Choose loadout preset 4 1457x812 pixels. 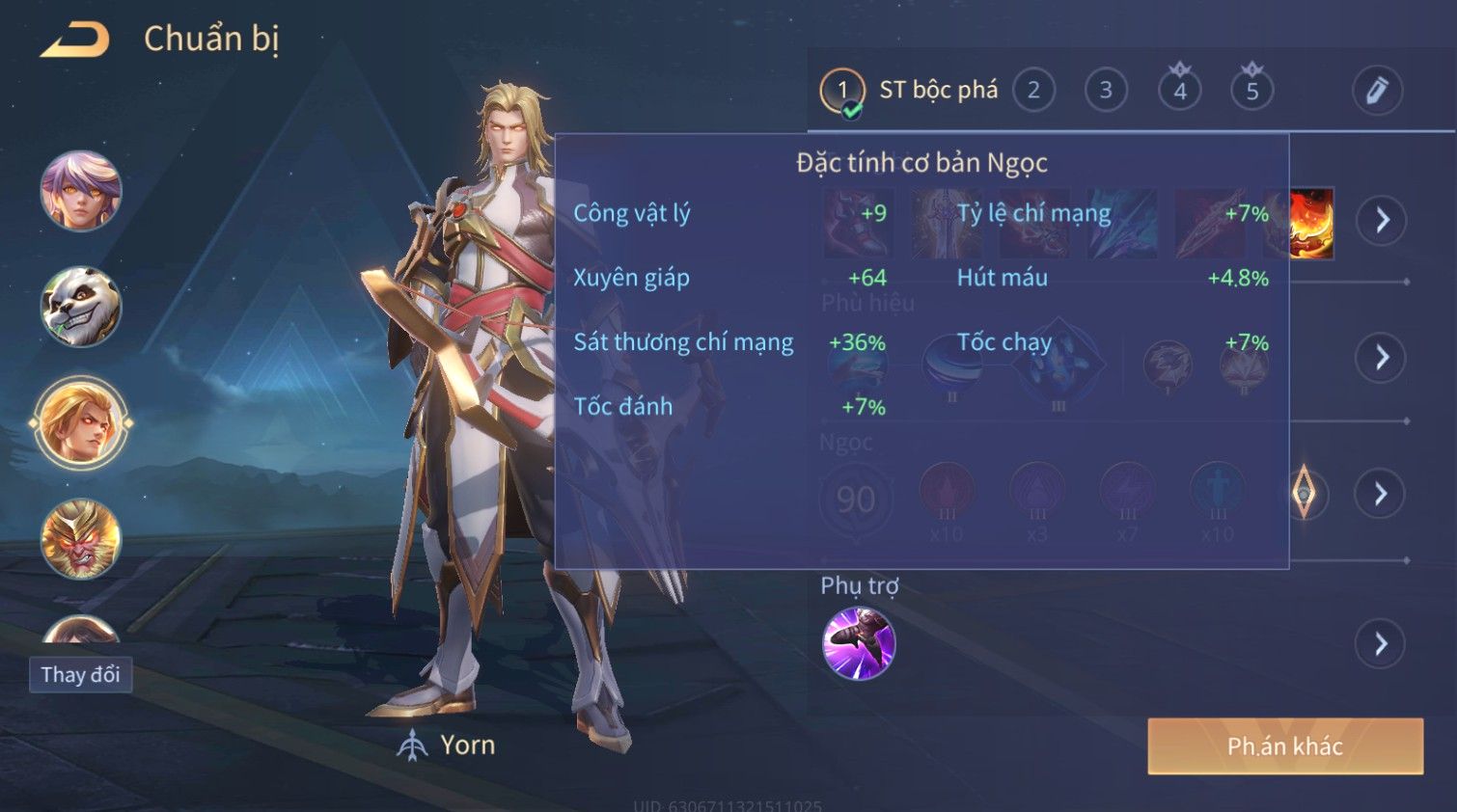tap(1179, 92)
